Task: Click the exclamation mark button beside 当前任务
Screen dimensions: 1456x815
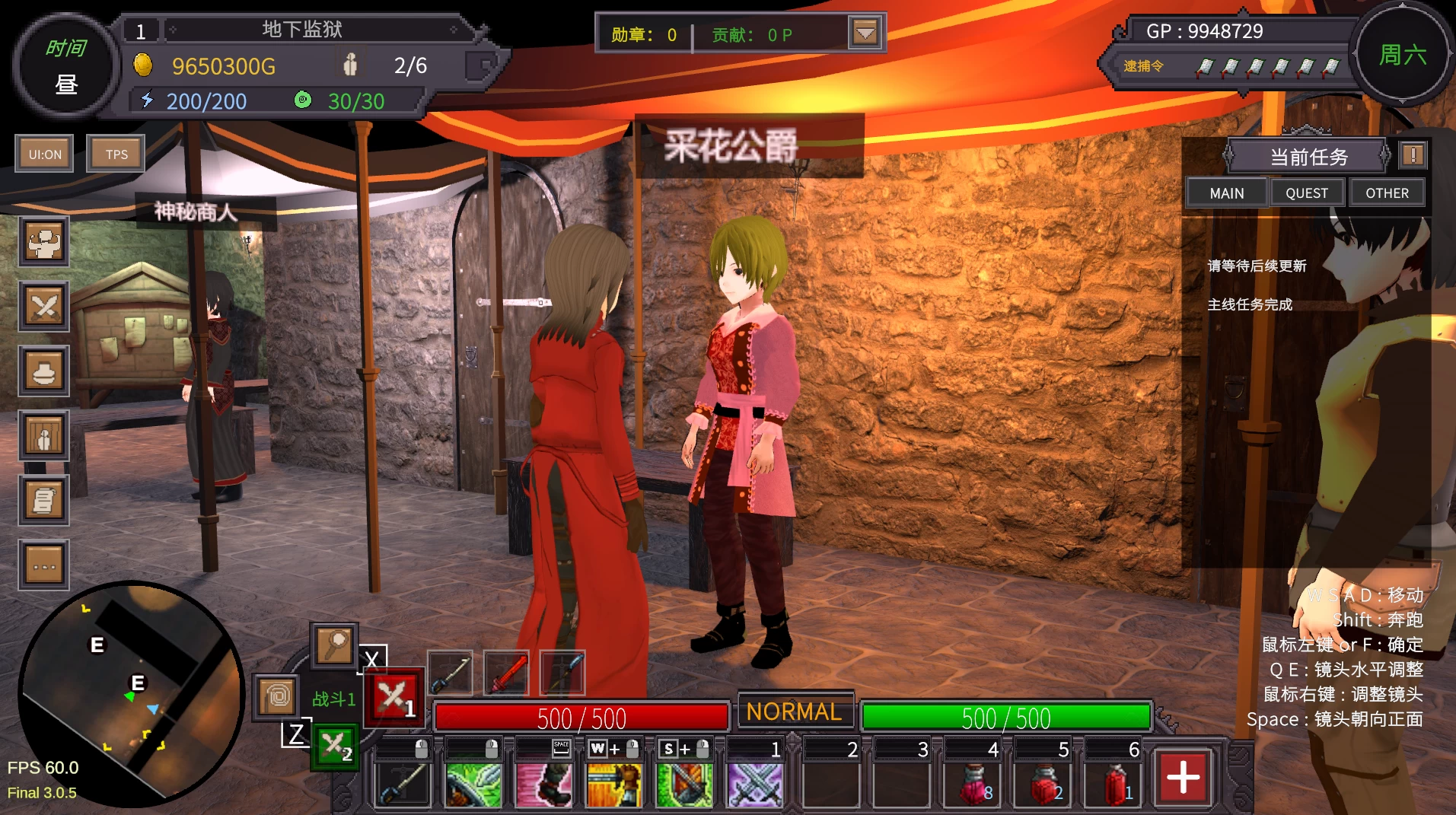Action: pos(1413,156)
